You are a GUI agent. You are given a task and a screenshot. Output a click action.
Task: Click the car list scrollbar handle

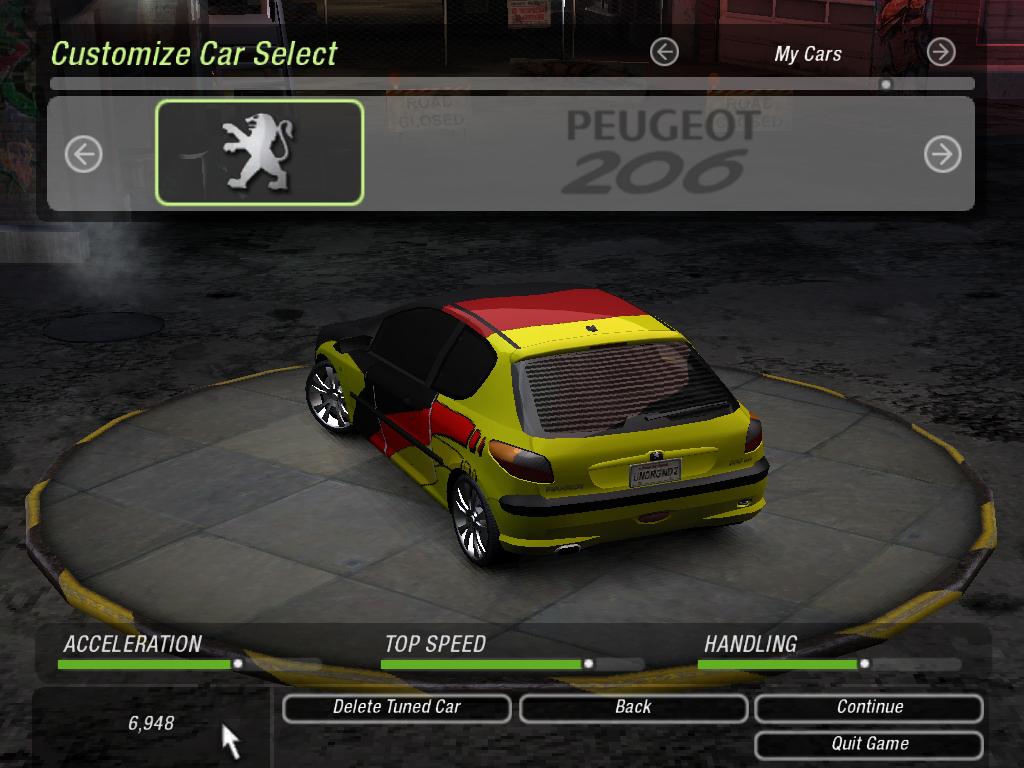(x=885, y=85)
